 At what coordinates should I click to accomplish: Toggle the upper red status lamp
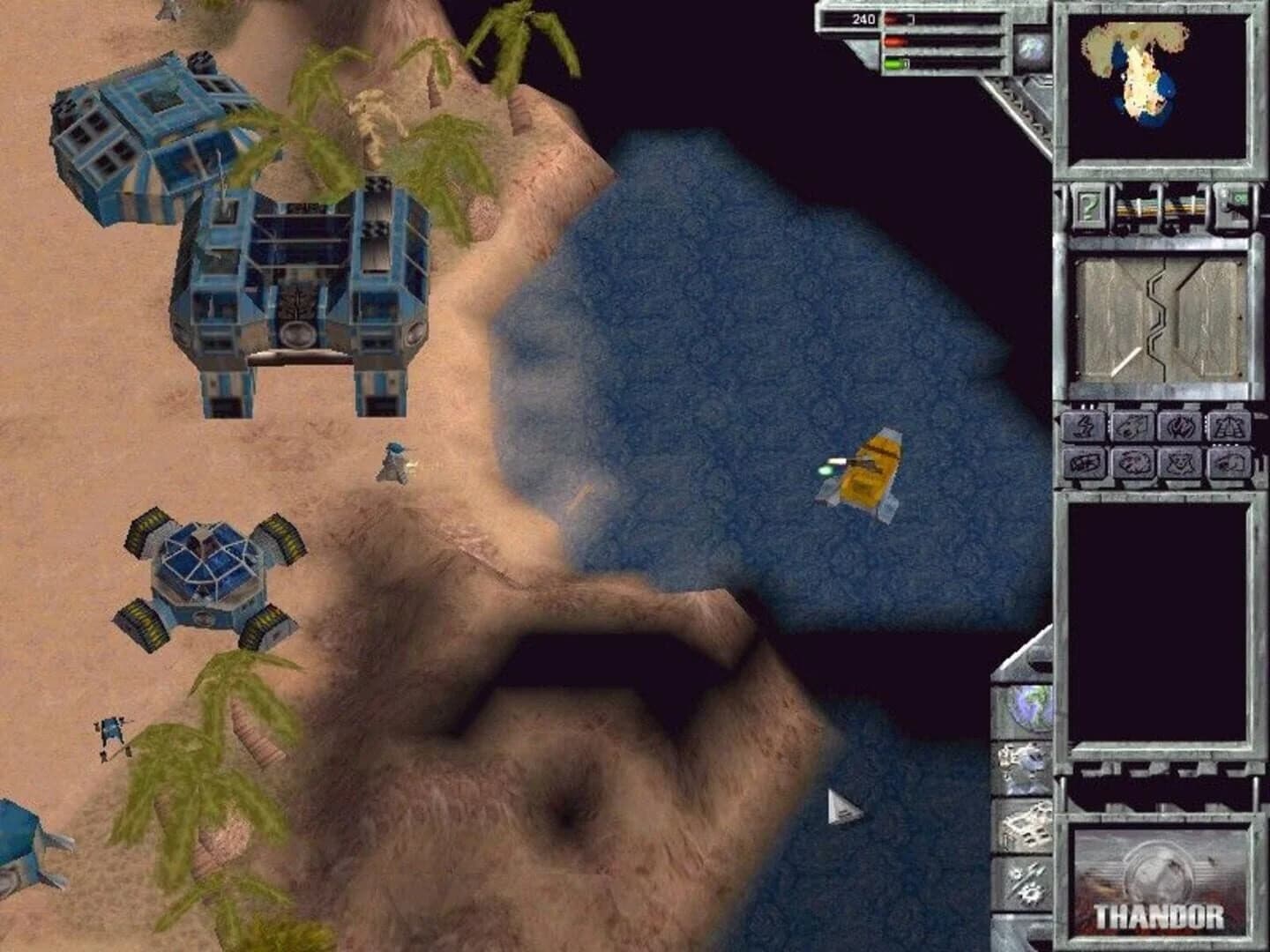coord(891,19)
